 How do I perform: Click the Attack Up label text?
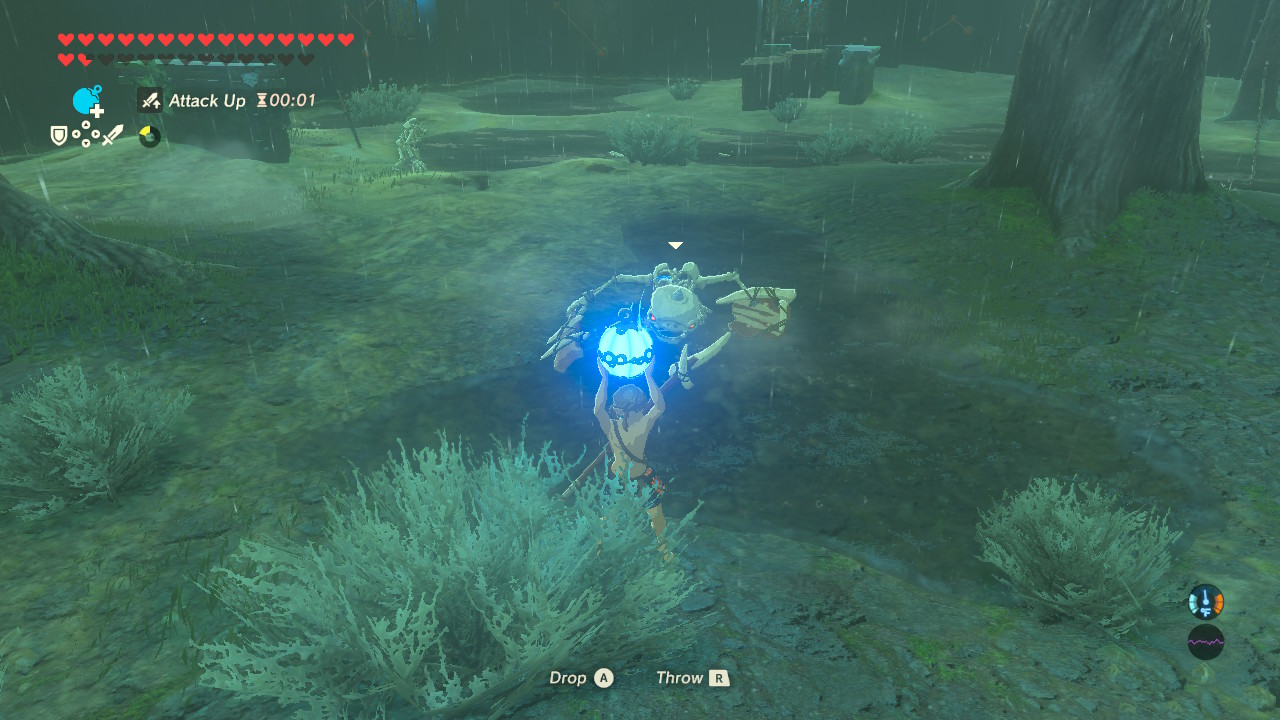click(207, 101)
